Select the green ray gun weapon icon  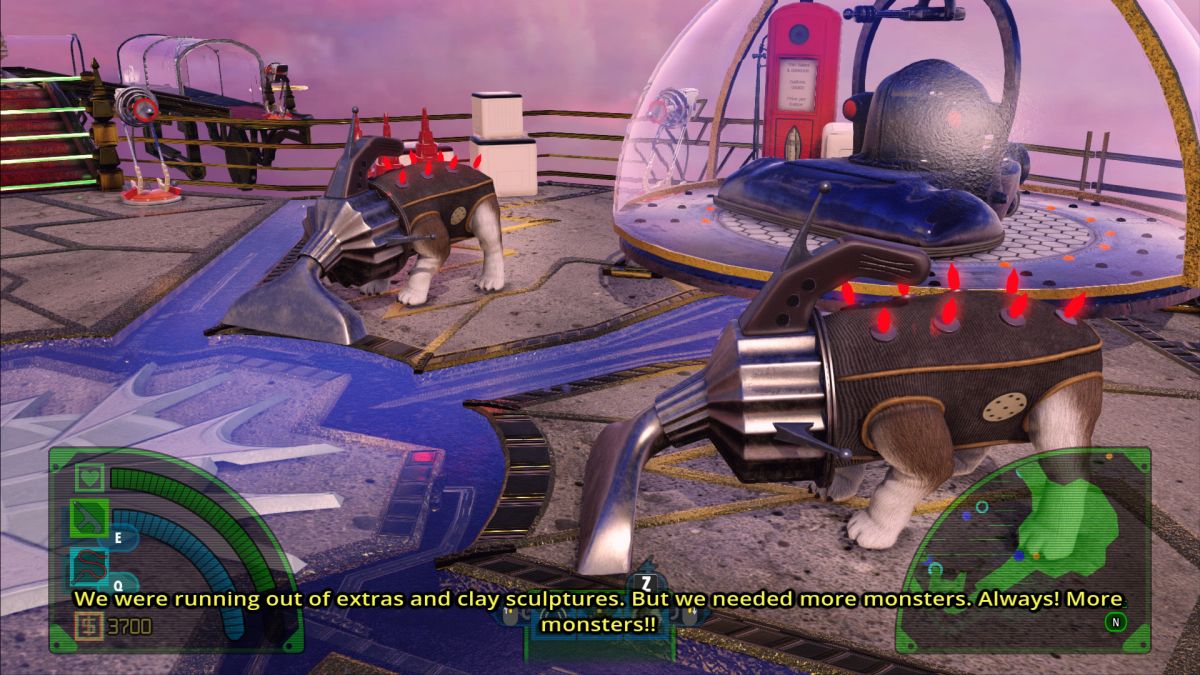coord(89,519)
